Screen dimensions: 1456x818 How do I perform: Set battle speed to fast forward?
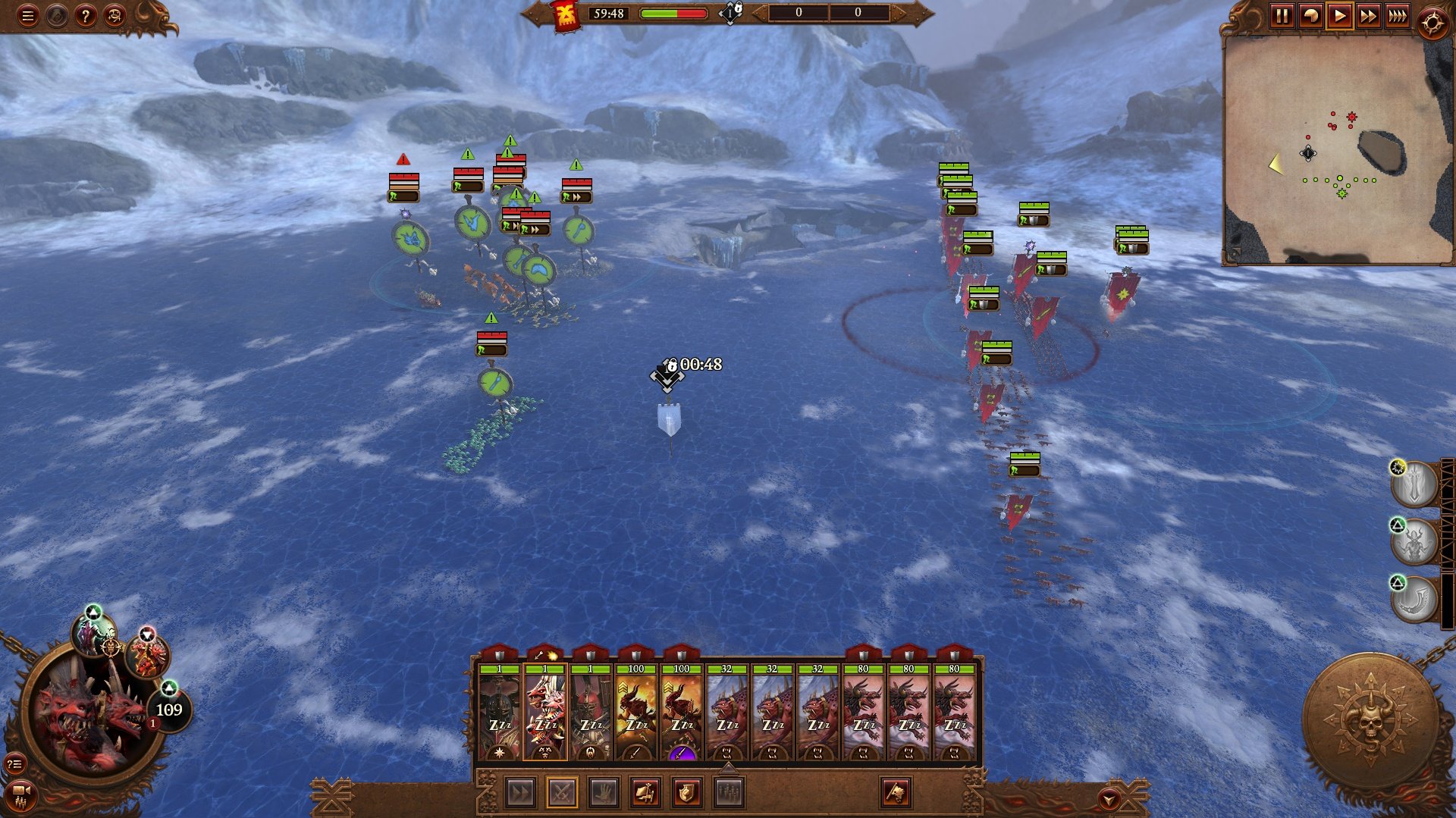[1368, 16]
